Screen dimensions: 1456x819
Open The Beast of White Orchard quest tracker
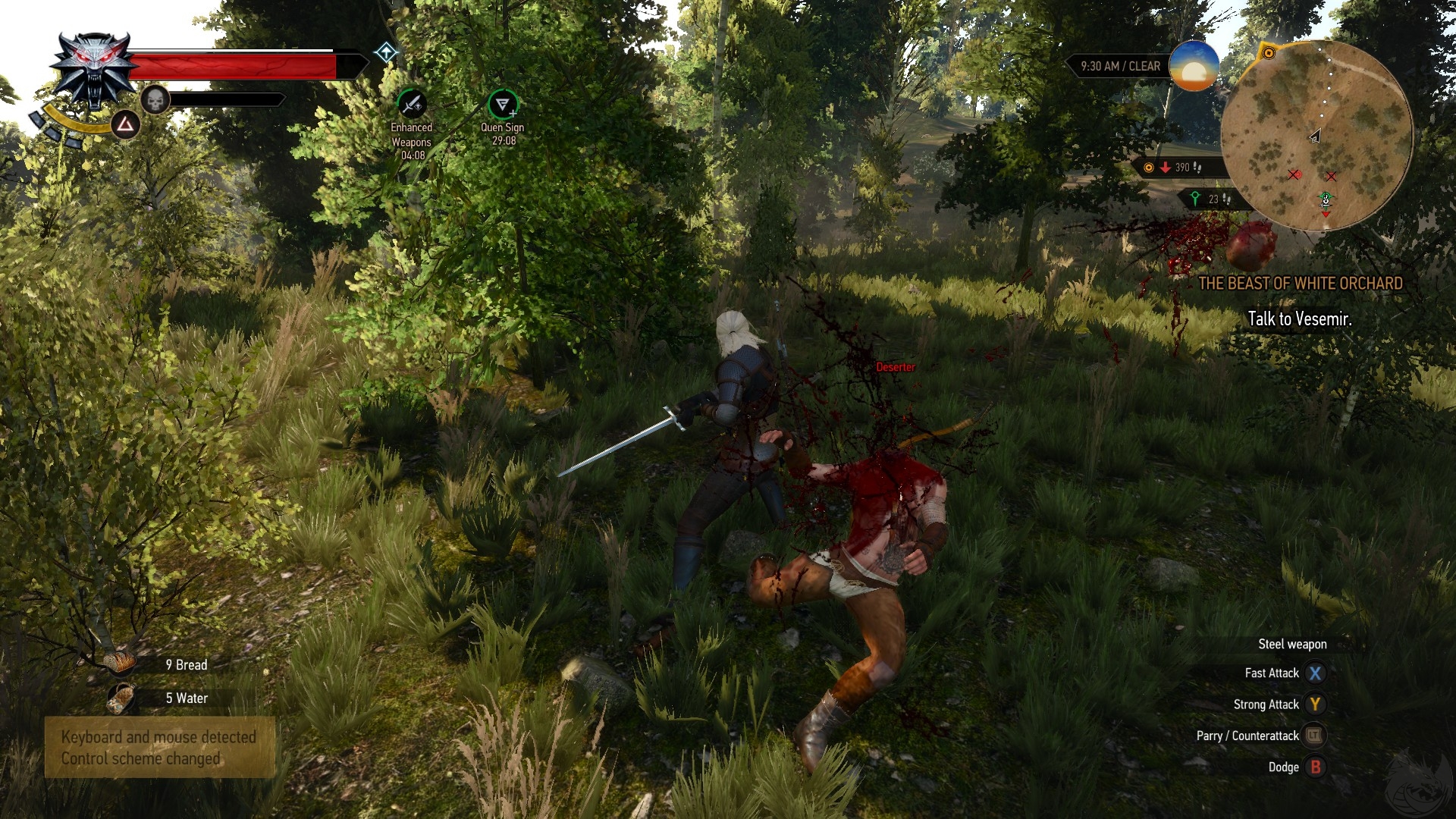[x=1300, y=284]
